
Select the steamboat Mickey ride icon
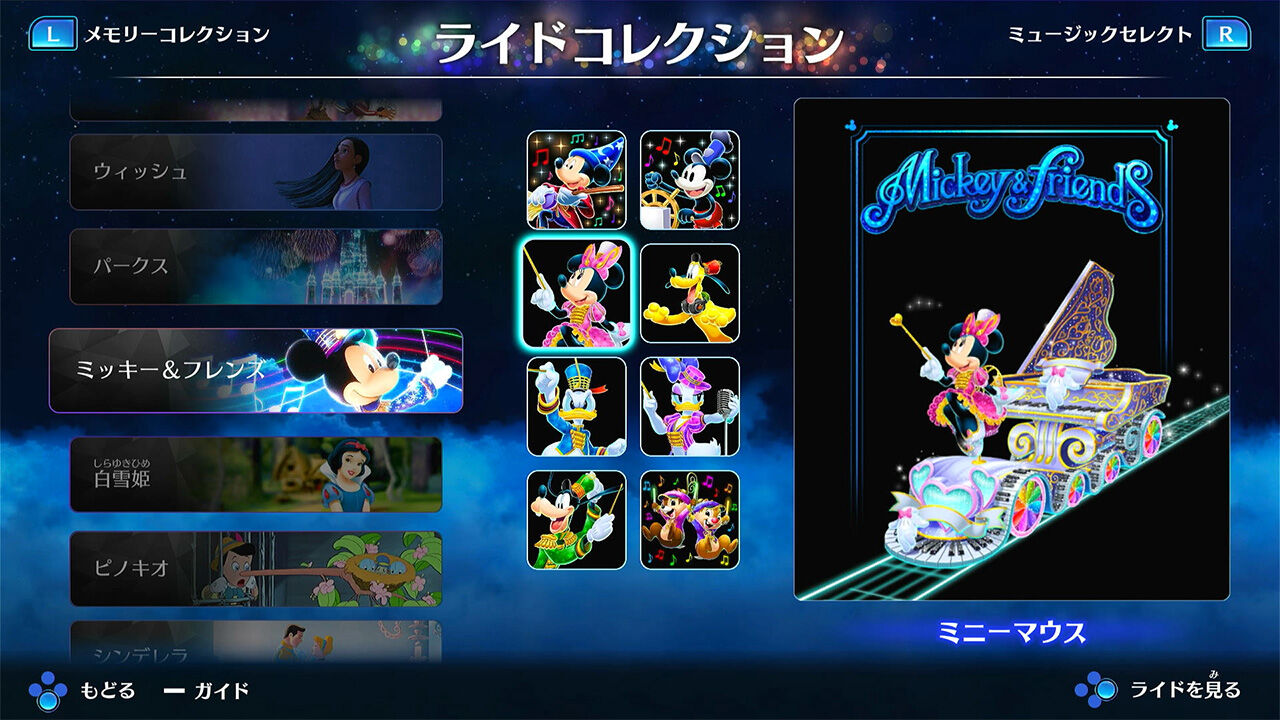(x=688, y=175)
